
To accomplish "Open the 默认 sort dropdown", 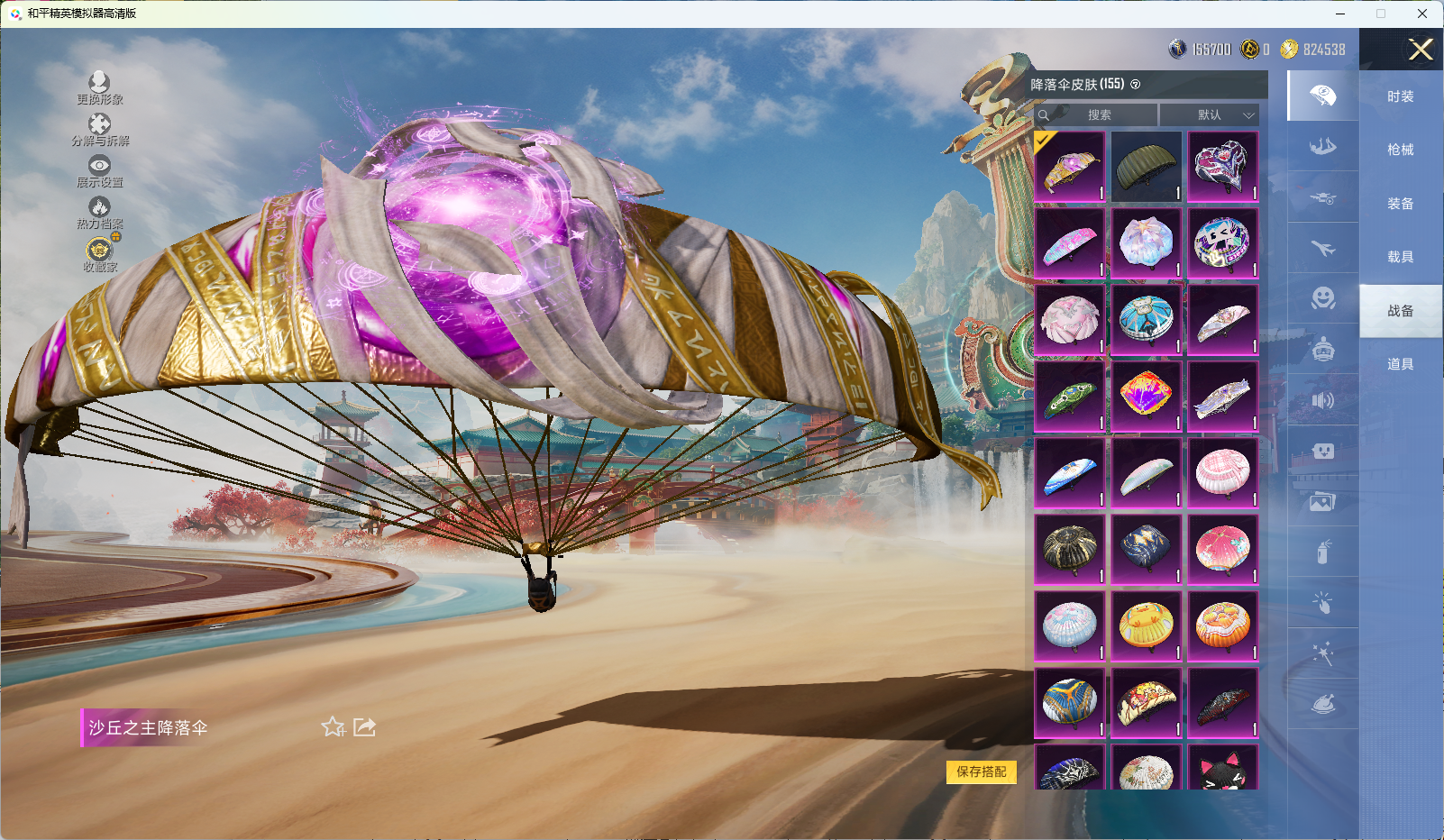I will pyautogui.click(x=1210, y=115).
